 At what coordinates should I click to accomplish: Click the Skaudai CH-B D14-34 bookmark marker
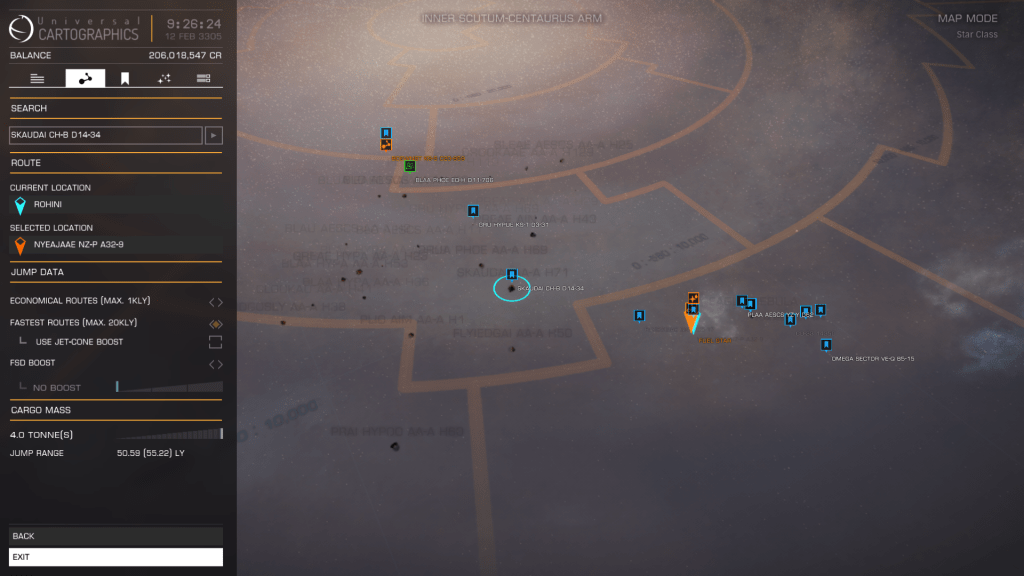pos(512,274)
